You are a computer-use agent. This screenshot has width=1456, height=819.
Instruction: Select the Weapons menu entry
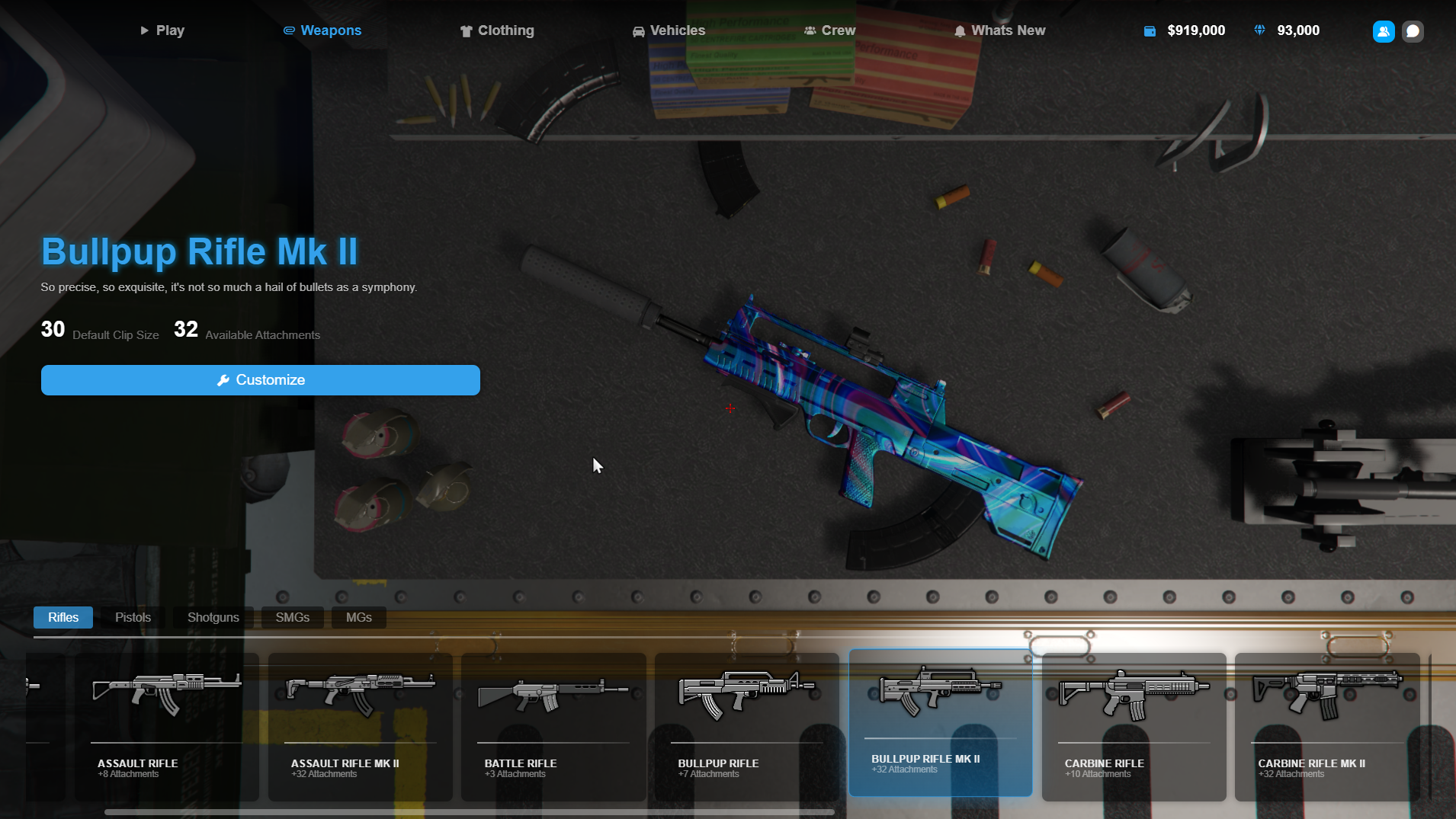point(322,30)
